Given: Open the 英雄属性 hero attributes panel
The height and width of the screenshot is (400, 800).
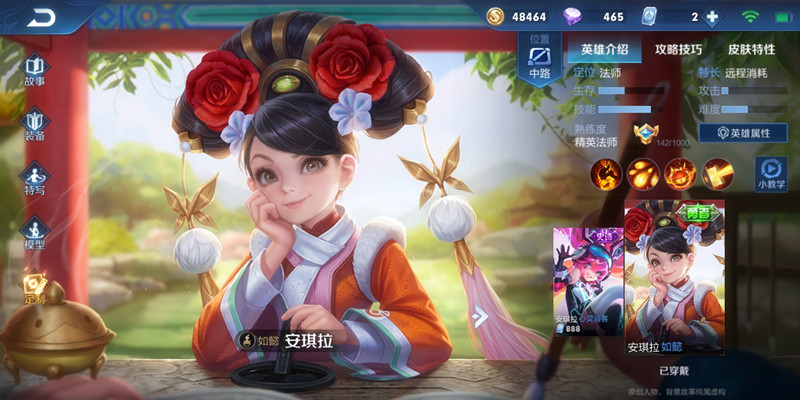Looking at the screenshot, I should click(741, 133).
